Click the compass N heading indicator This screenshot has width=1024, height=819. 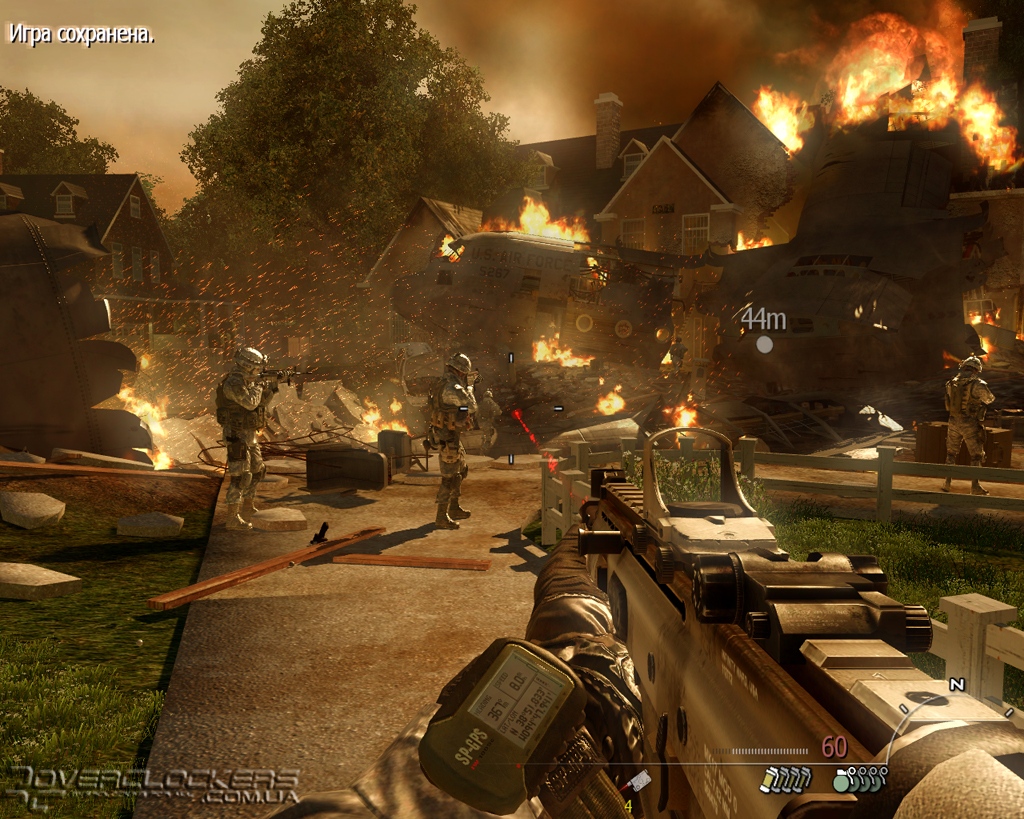coord(957,685)
